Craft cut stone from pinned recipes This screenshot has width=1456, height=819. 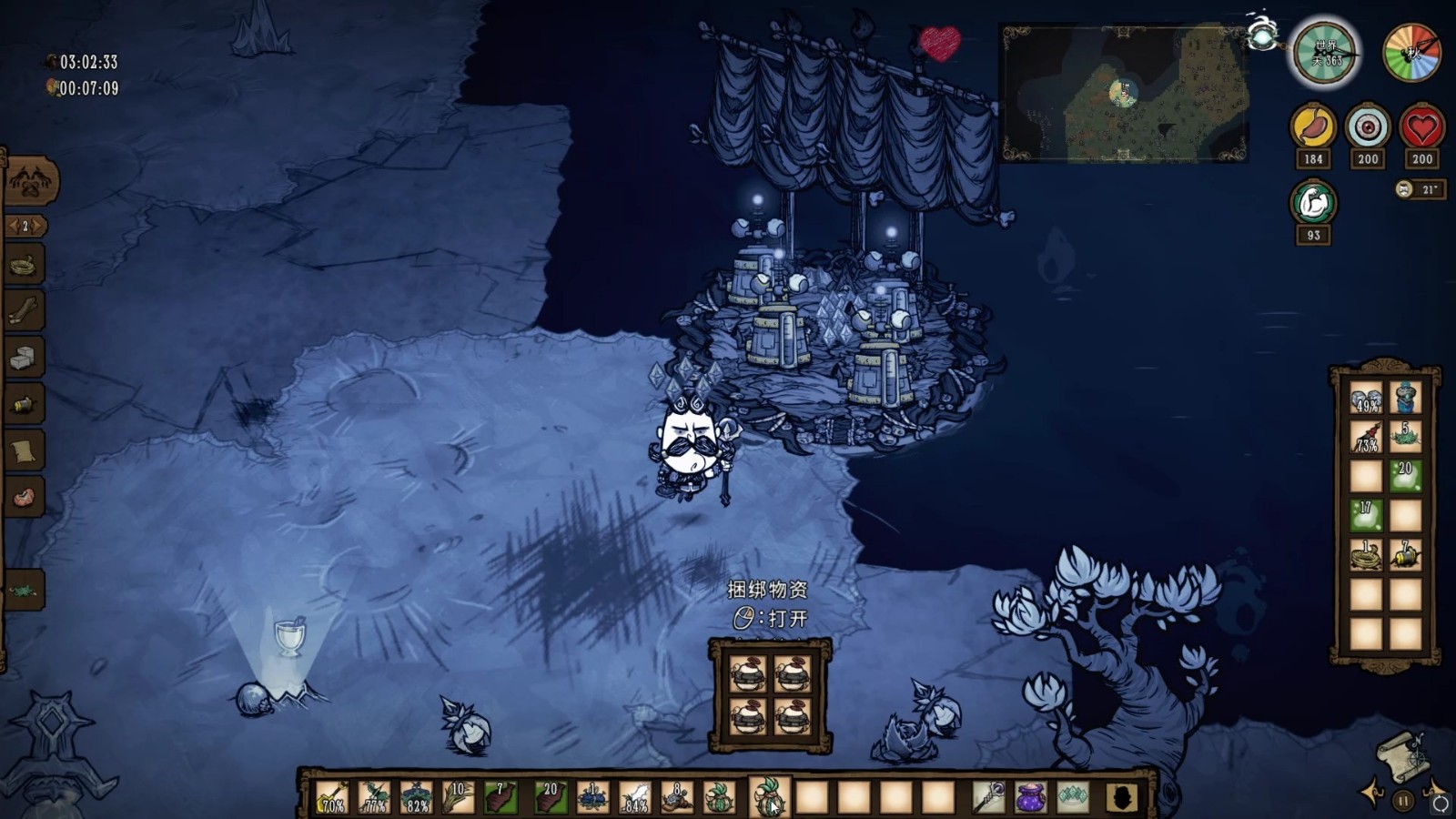point(24,359)
